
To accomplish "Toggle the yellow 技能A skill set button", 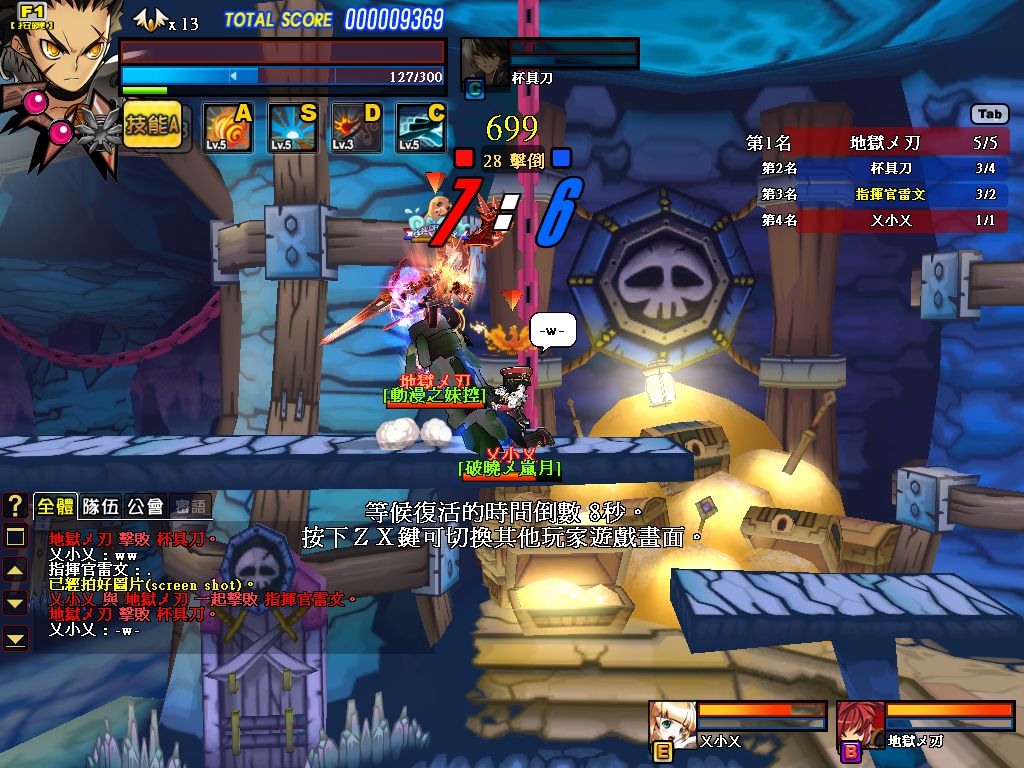I will coord(152,126).
